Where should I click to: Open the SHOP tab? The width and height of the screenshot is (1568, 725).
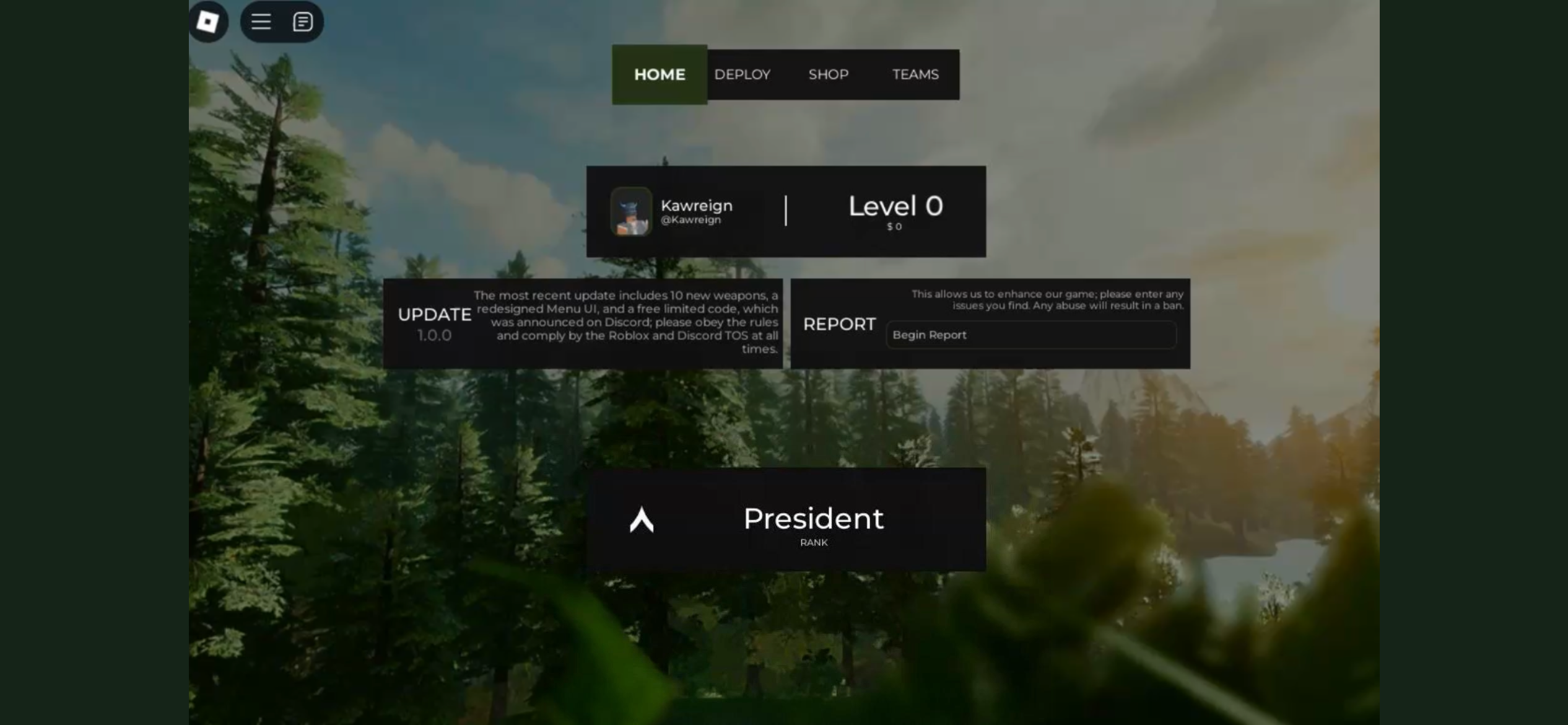[x=828, y=74]
